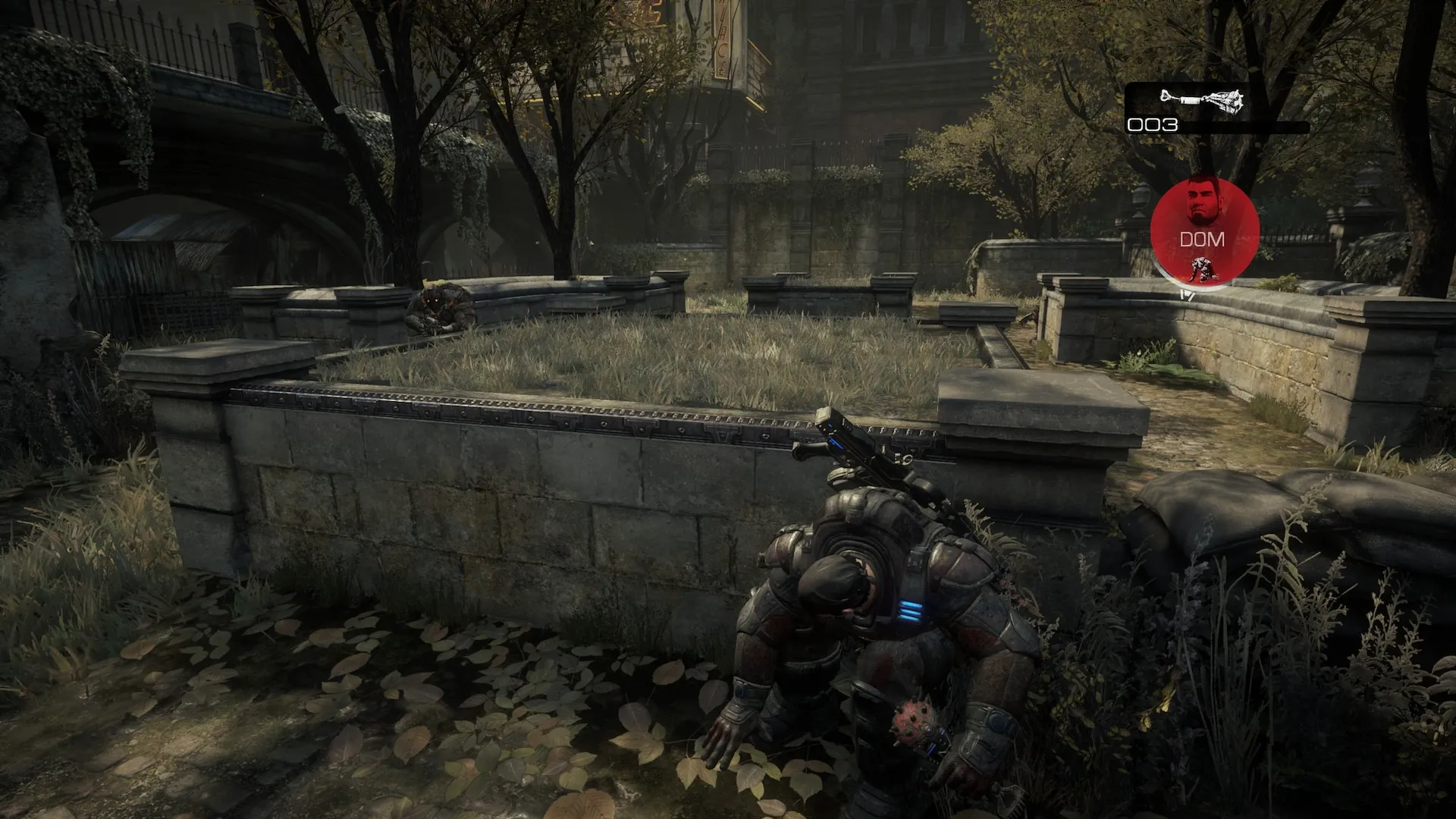Viewport: 1456px width, 819px height.
Task: Select the equipped weapon icon above the ammo count
Action: pos(1202,100)
